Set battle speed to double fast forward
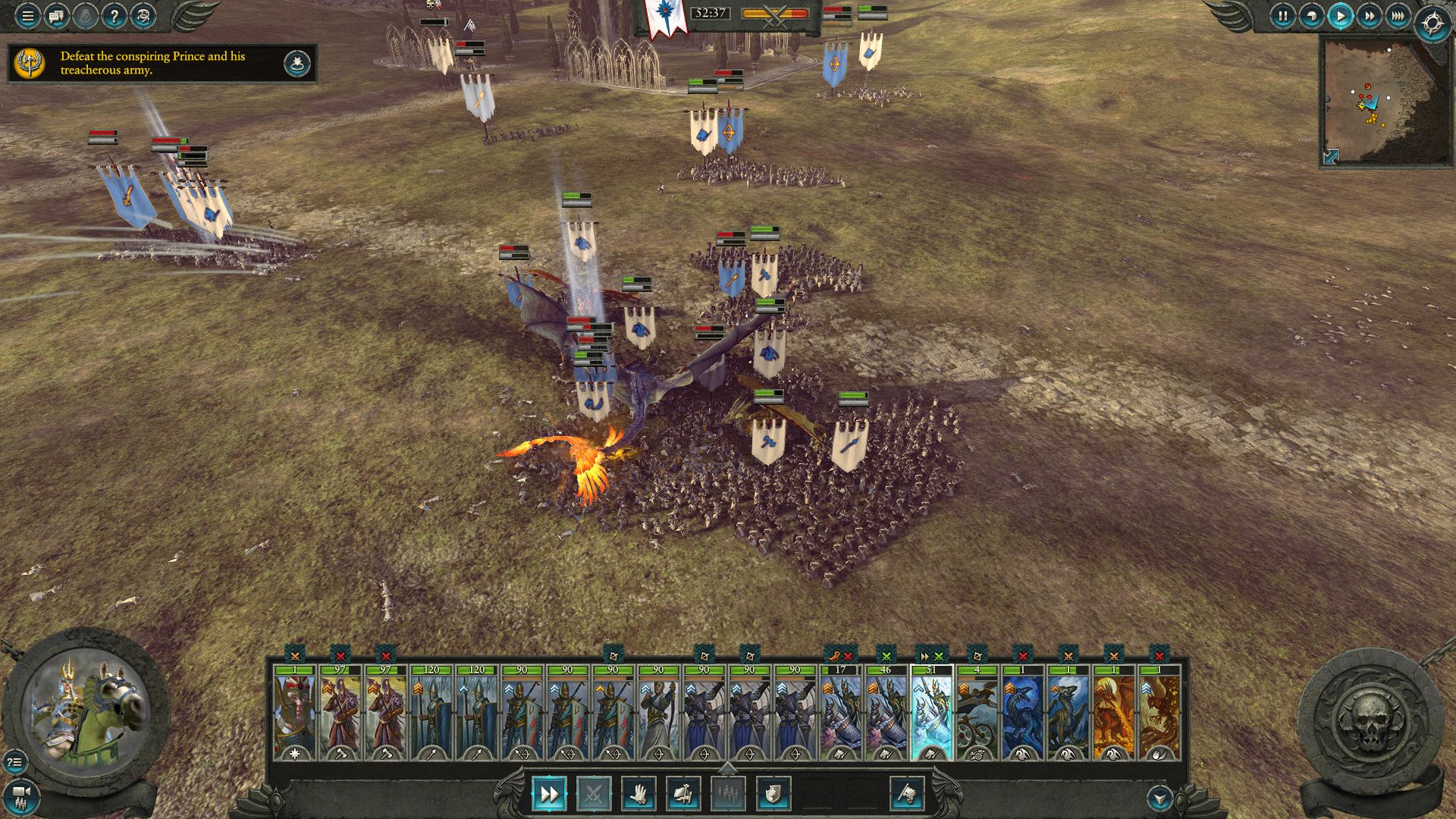Viewport: 1456px width, 819px height. [1369, 15]
